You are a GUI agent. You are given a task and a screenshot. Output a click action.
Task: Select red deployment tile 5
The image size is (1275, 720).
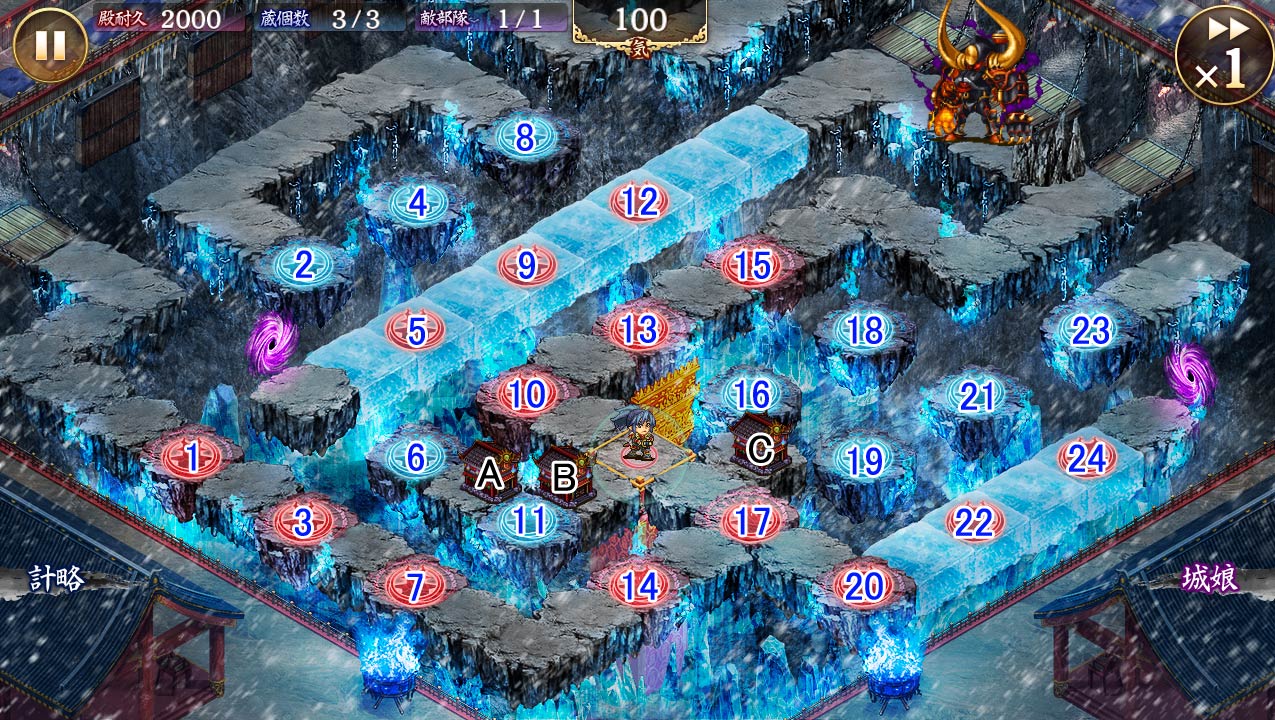coord(416,329)
